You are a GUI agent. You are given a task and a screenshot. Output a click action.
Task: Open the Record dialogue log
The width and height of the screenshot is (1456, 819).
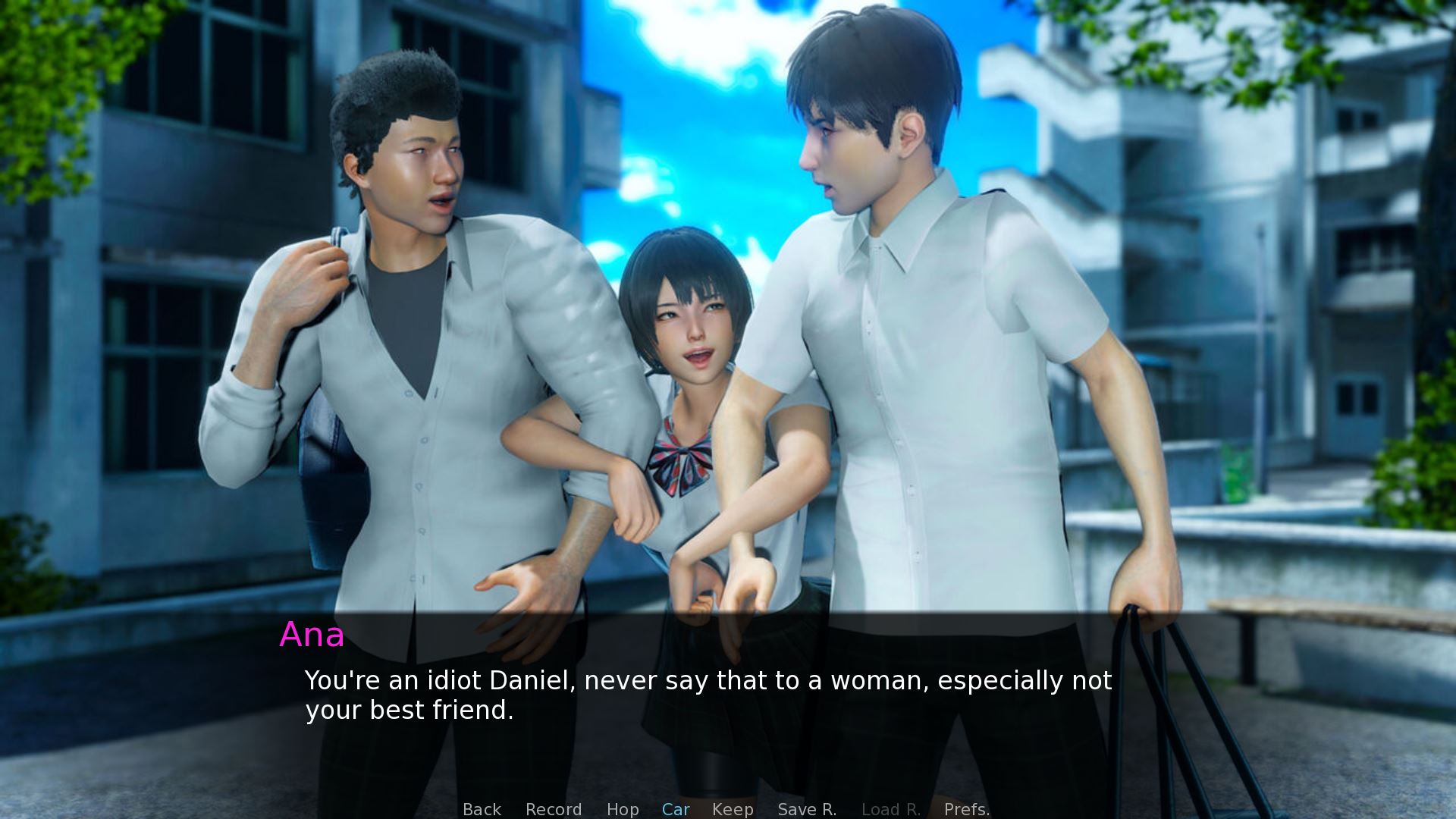click(554, 809)
